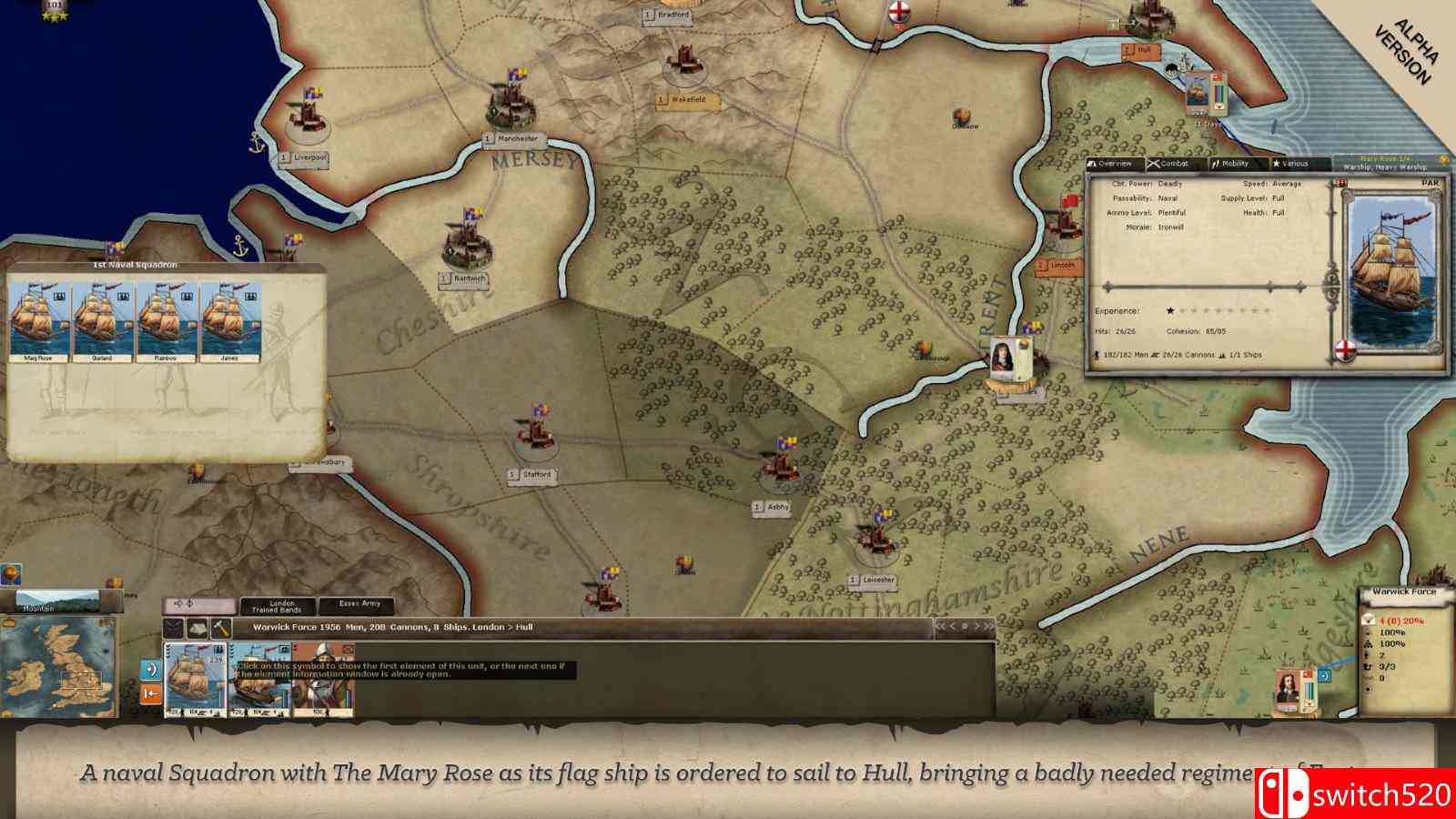Click the hammer icon on the Warwick Force bar

pos(221,629)
